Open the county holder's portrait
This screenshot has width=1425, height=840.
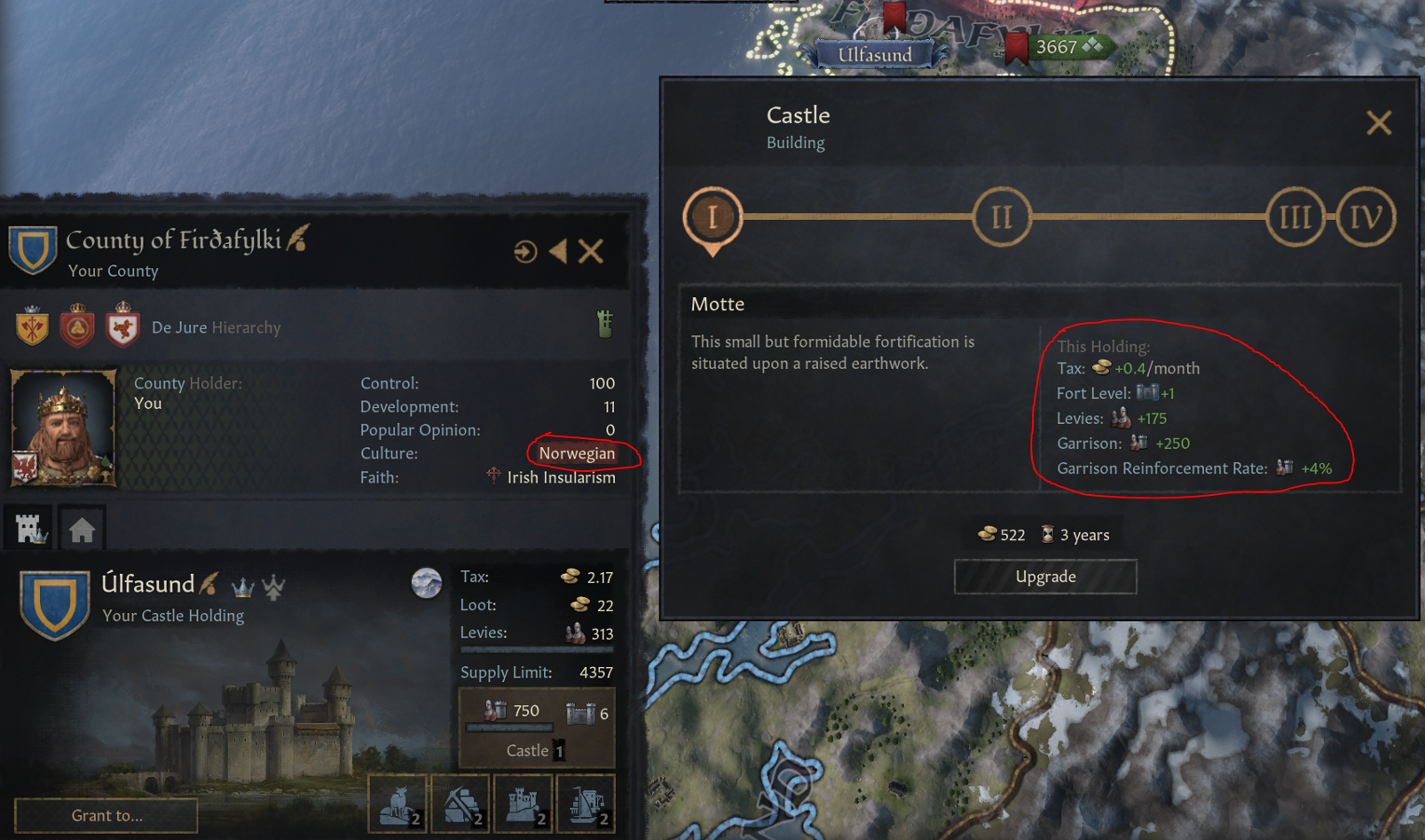click(62, 427)
